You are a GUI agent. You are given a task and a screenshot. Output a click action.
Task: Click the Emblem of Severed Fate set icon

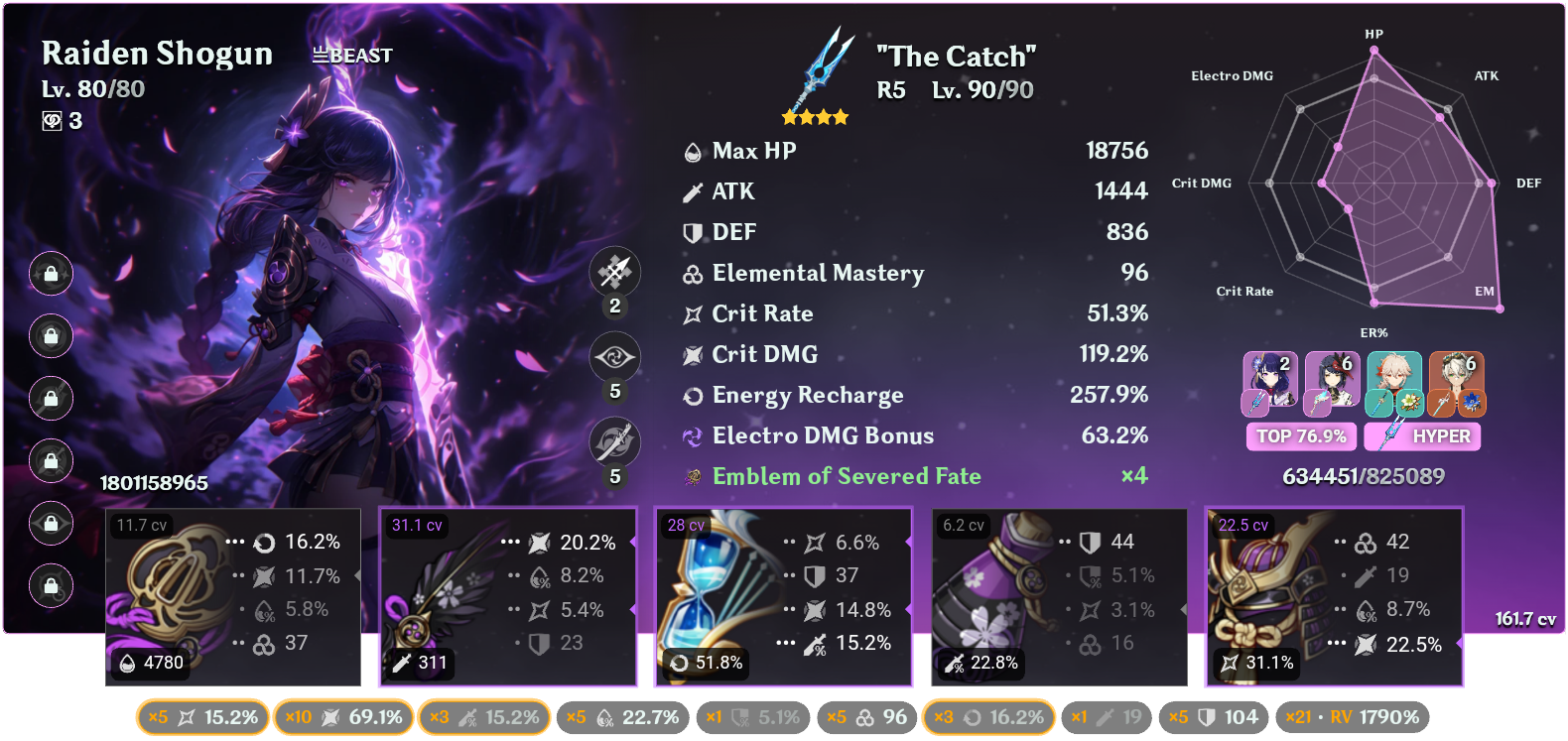click(x=692, y=476)
